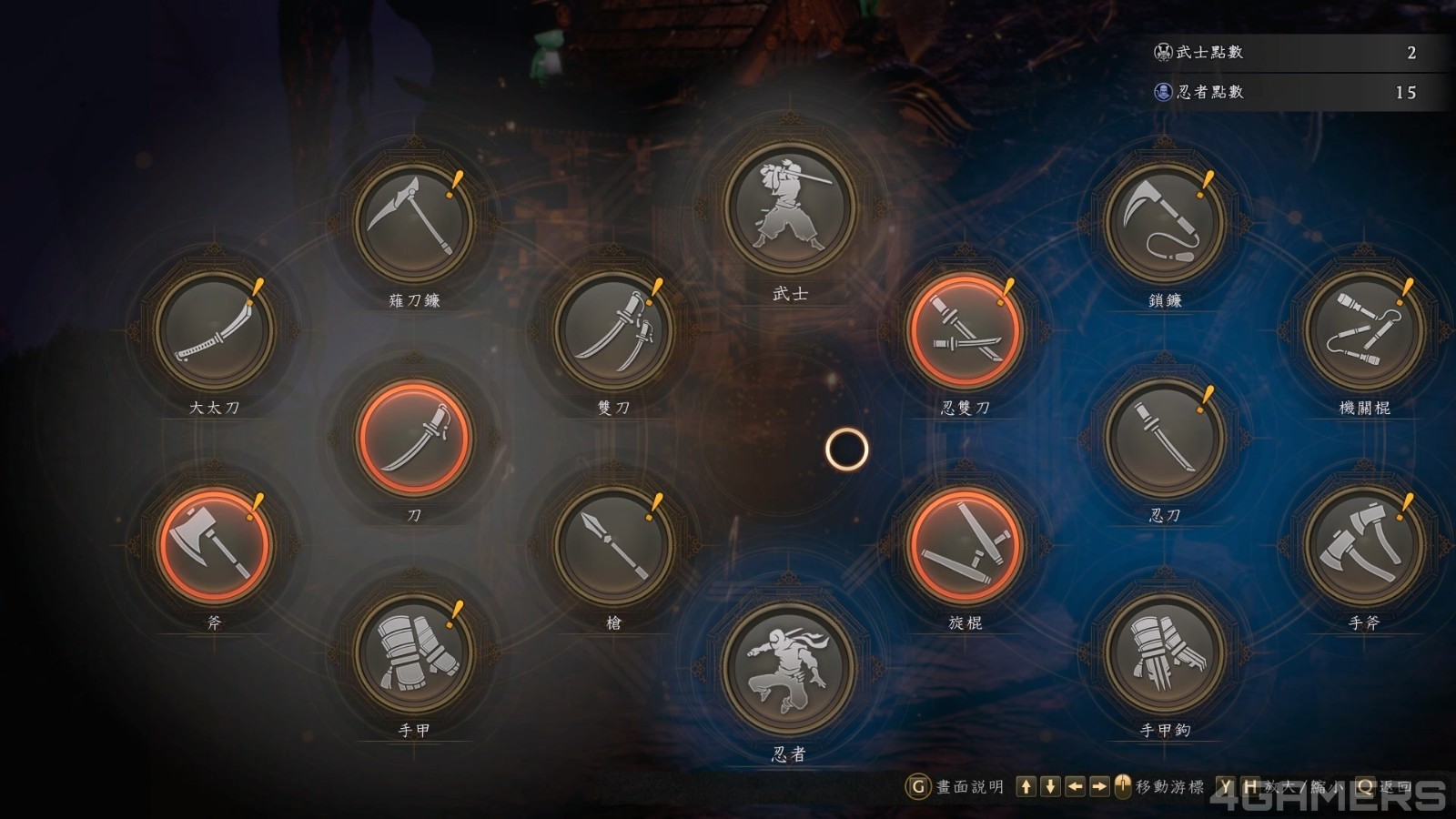Open the 槍 spear skill tree

pyautogui.click(x=614, y=545)
